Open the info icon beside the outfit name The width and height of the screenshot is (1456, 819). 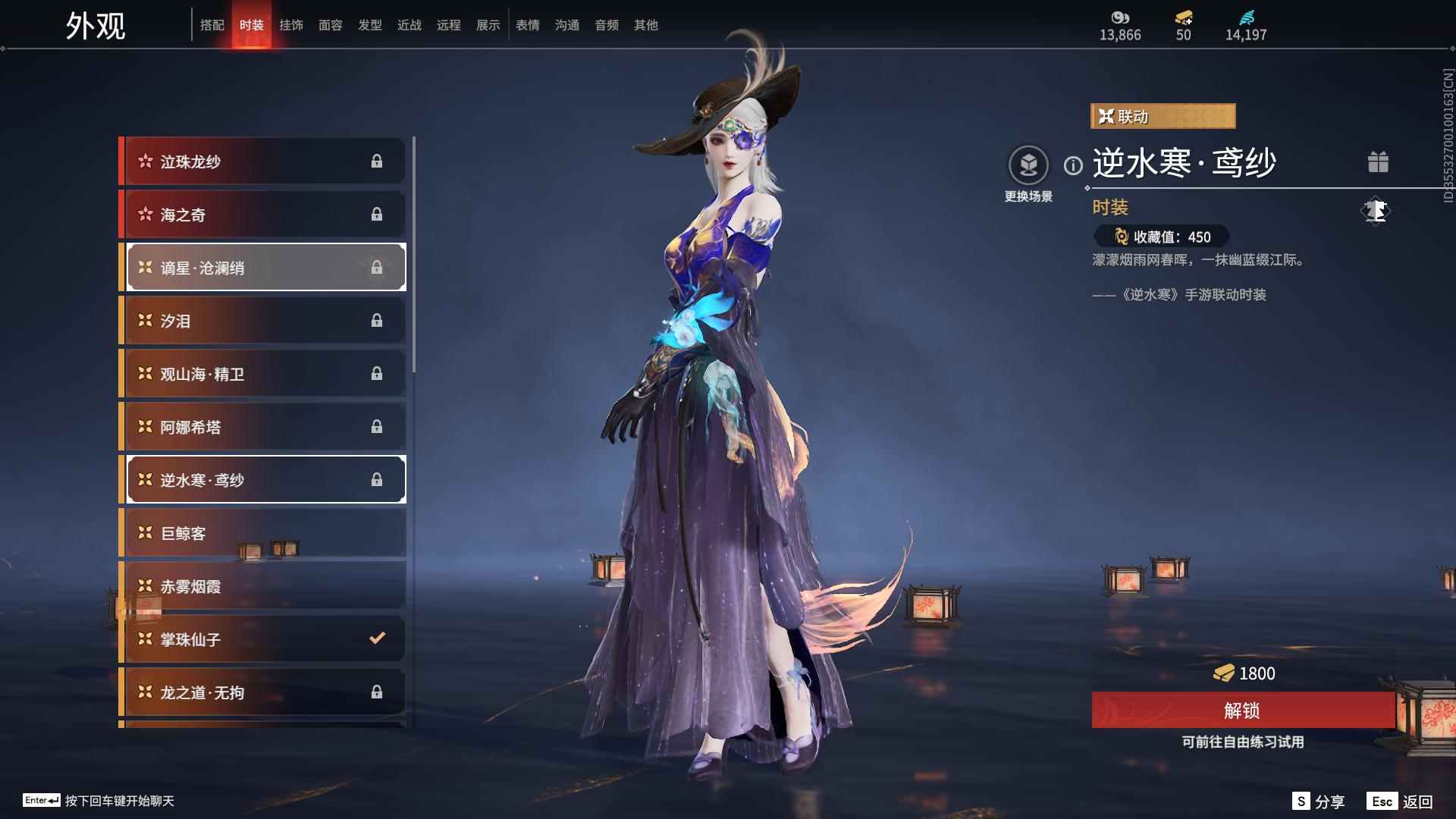coord(1073,165)
